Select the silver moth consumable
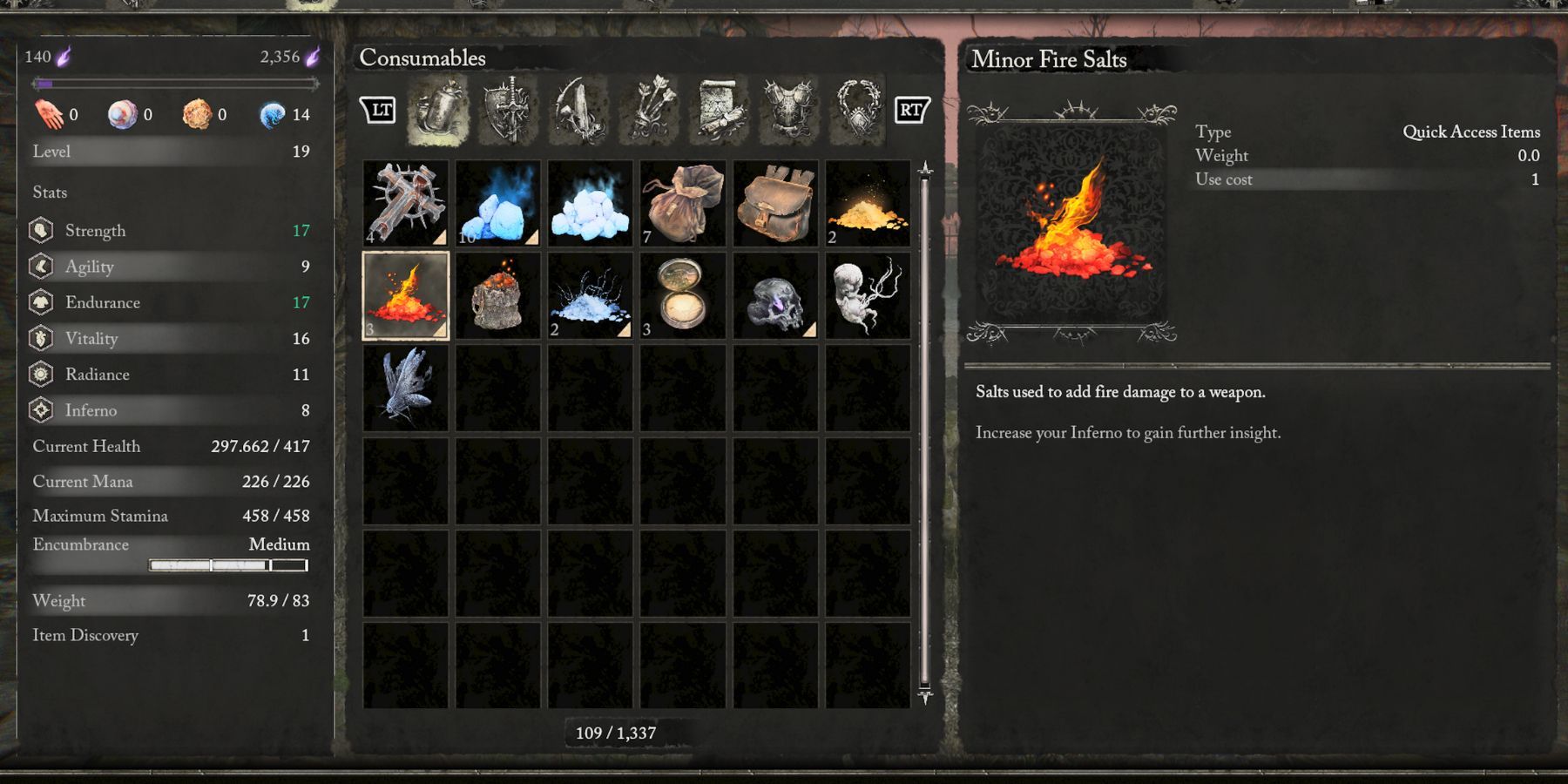This screenshot has height=784, width=1568. (404, 388)
